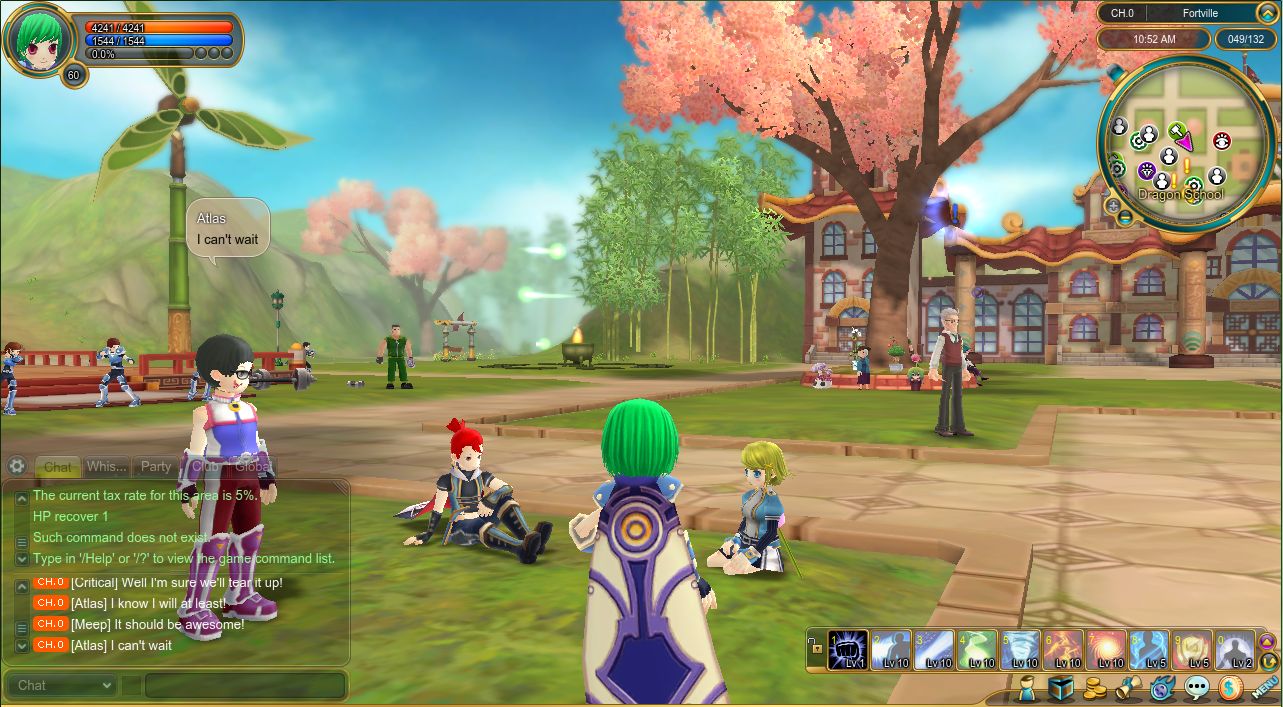
Task: Click the chat message input field
Action: 244,685
